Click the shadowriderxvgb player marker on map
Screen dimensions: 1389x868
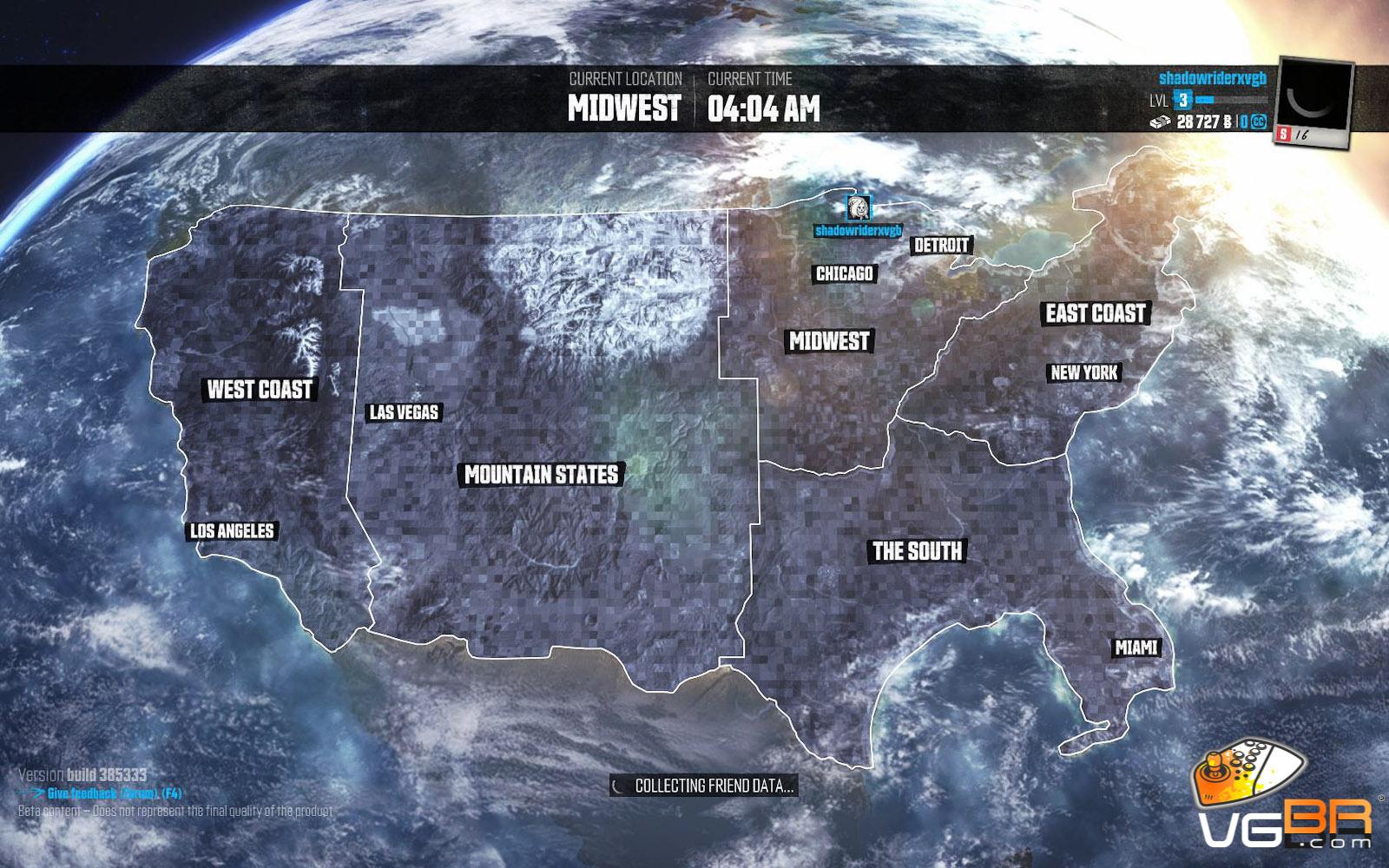coord(858,208)
